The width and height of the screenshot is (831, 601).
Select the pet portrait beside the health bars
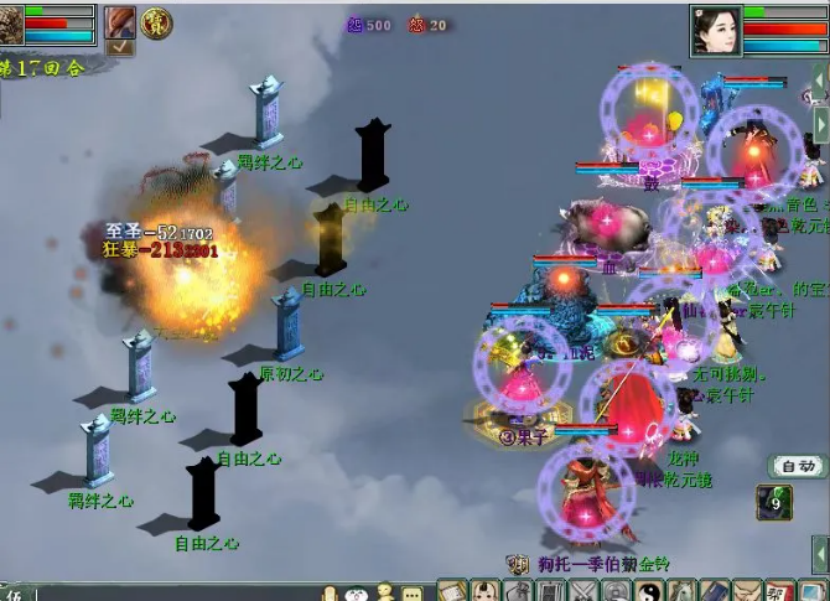click(x=12, y=25)
